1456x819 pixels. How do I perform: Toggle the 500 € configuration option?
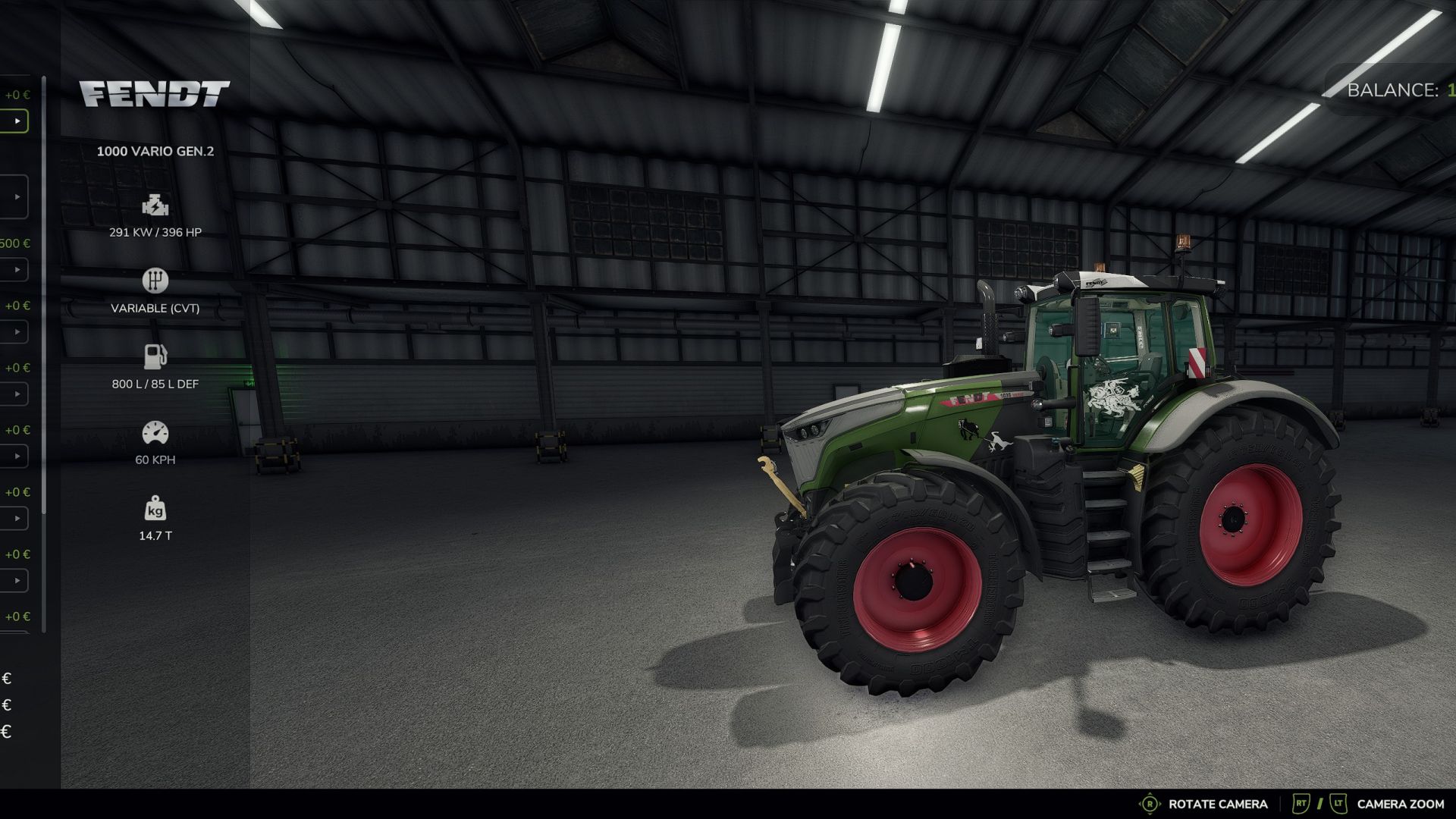click(17, 269)
